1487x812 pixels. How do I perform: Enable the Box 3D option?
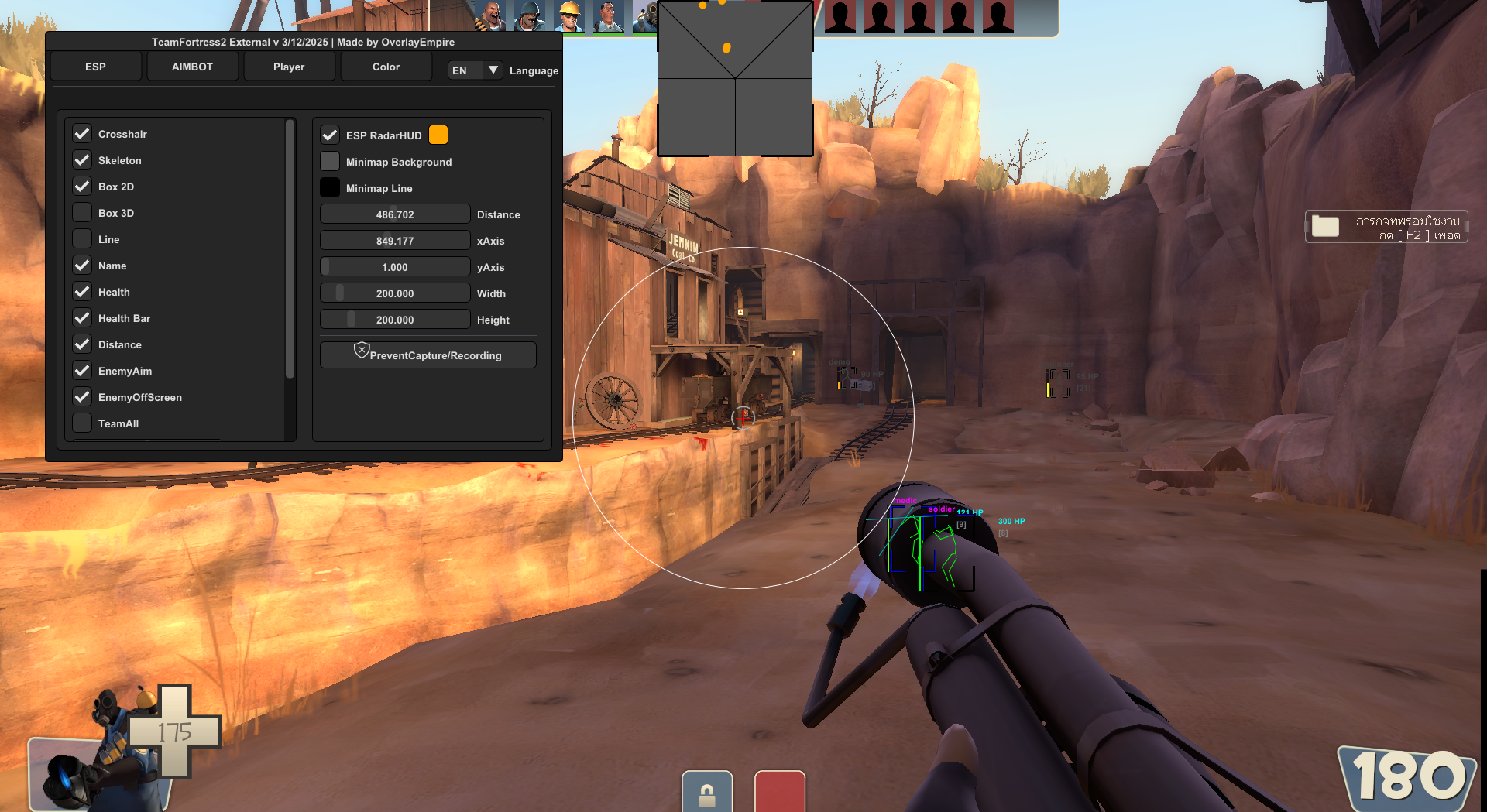pyautogui.click(x=82, y=213)
